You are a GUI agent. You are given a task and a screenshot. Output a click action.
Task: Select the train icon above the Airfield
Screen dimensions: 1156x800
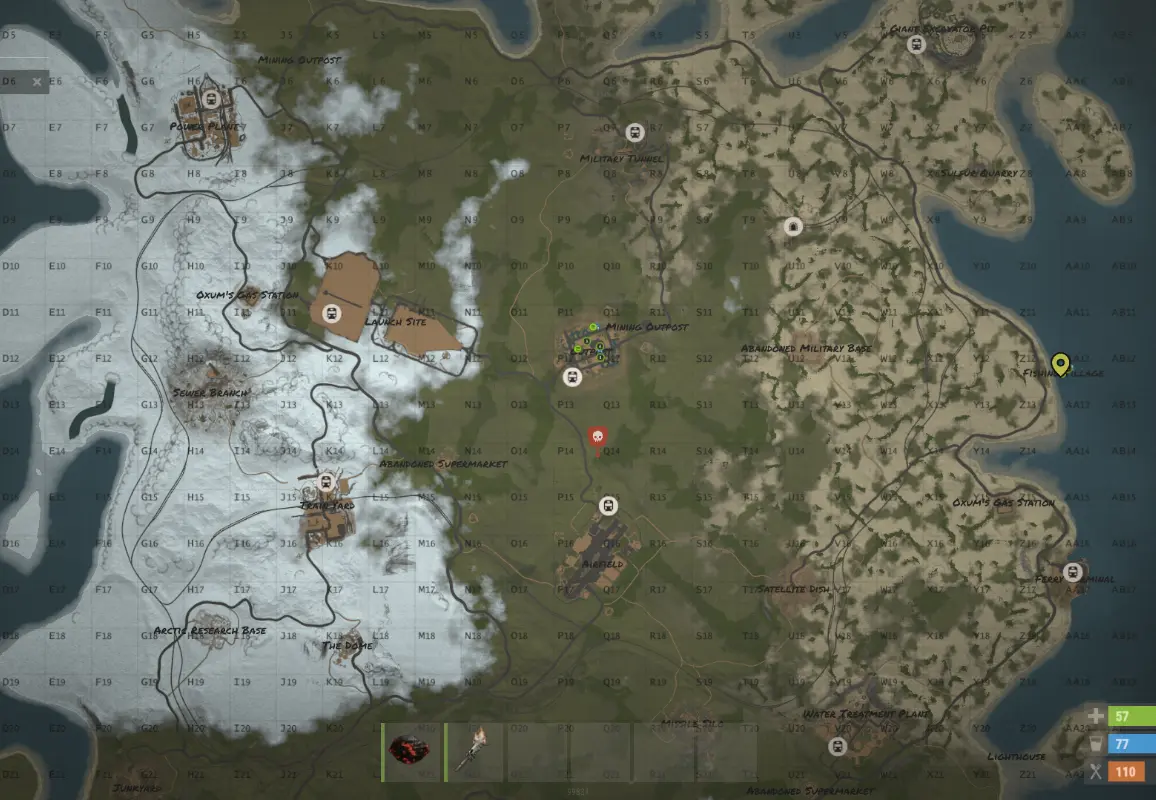tap(608, 505)
